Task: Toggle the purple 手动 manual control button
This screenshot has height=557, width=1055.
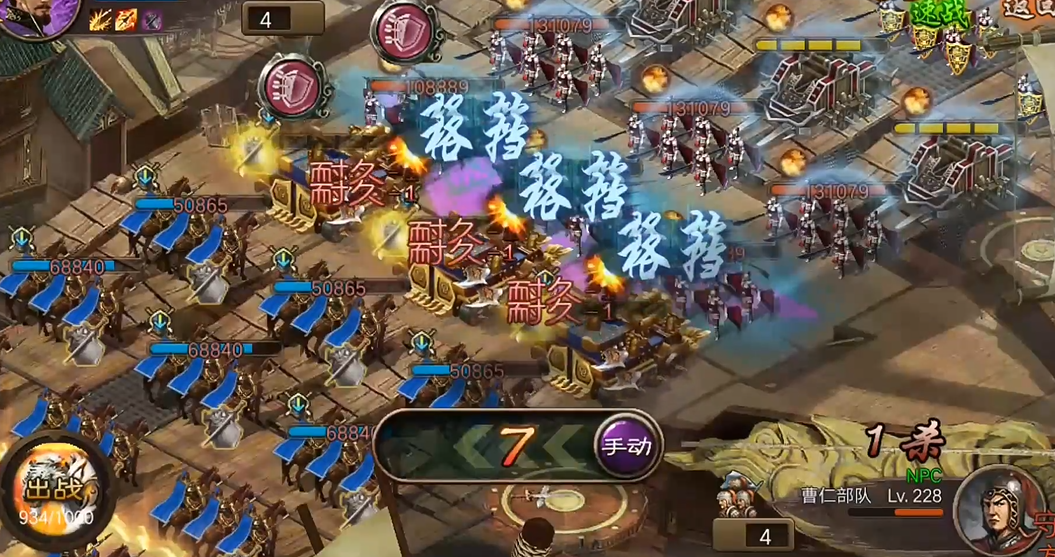Action: [x=626, y=446]
